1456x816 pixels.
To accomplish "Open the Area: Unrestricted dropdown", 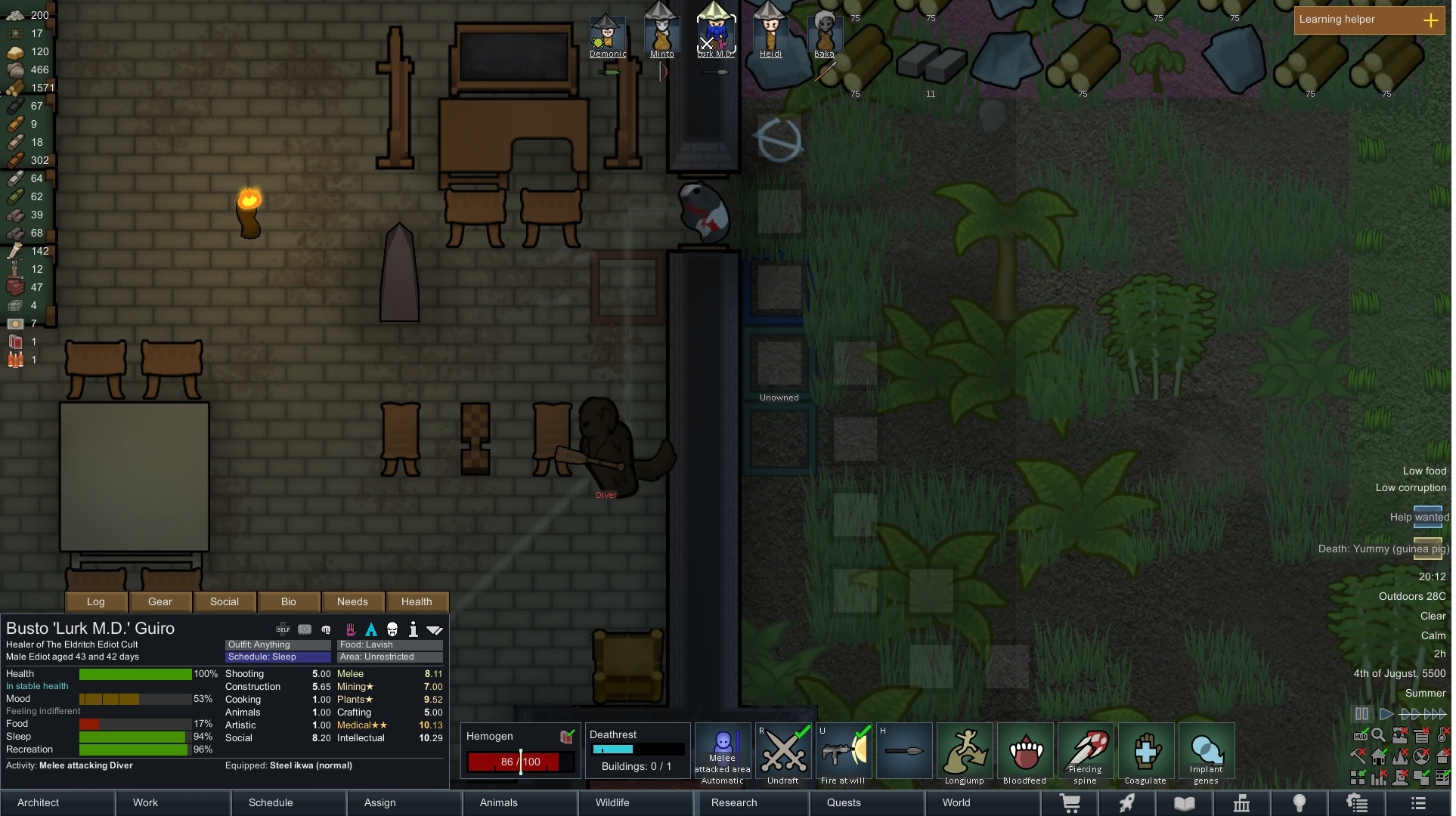I will (389, 657).
